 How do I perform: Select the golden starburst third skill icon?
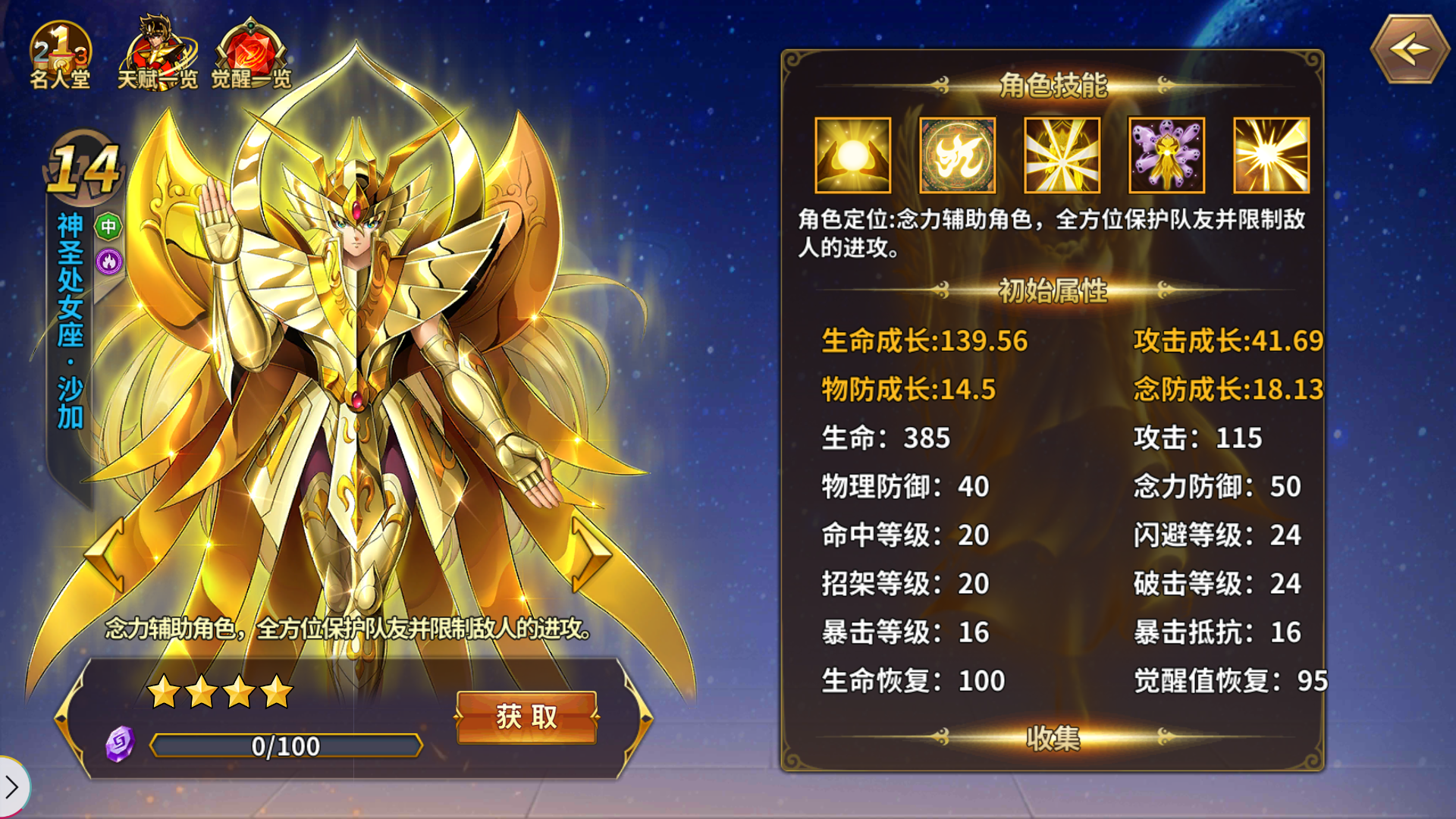click(1061, 155)
